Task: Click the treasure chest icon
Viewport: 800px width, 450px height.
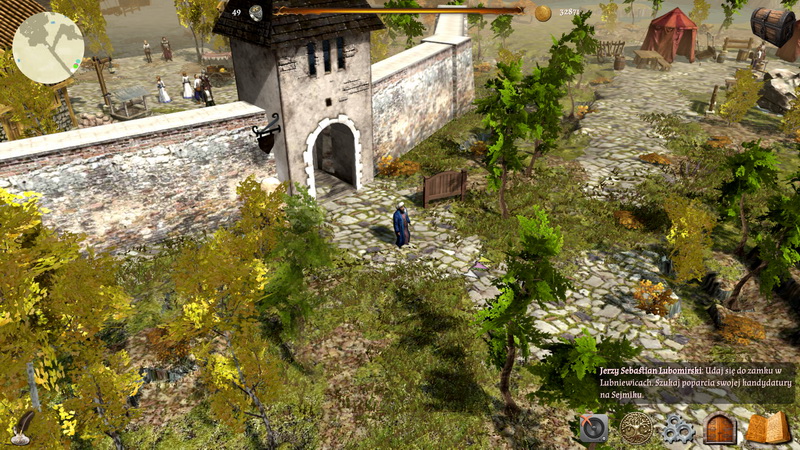Action: [774, 25]
